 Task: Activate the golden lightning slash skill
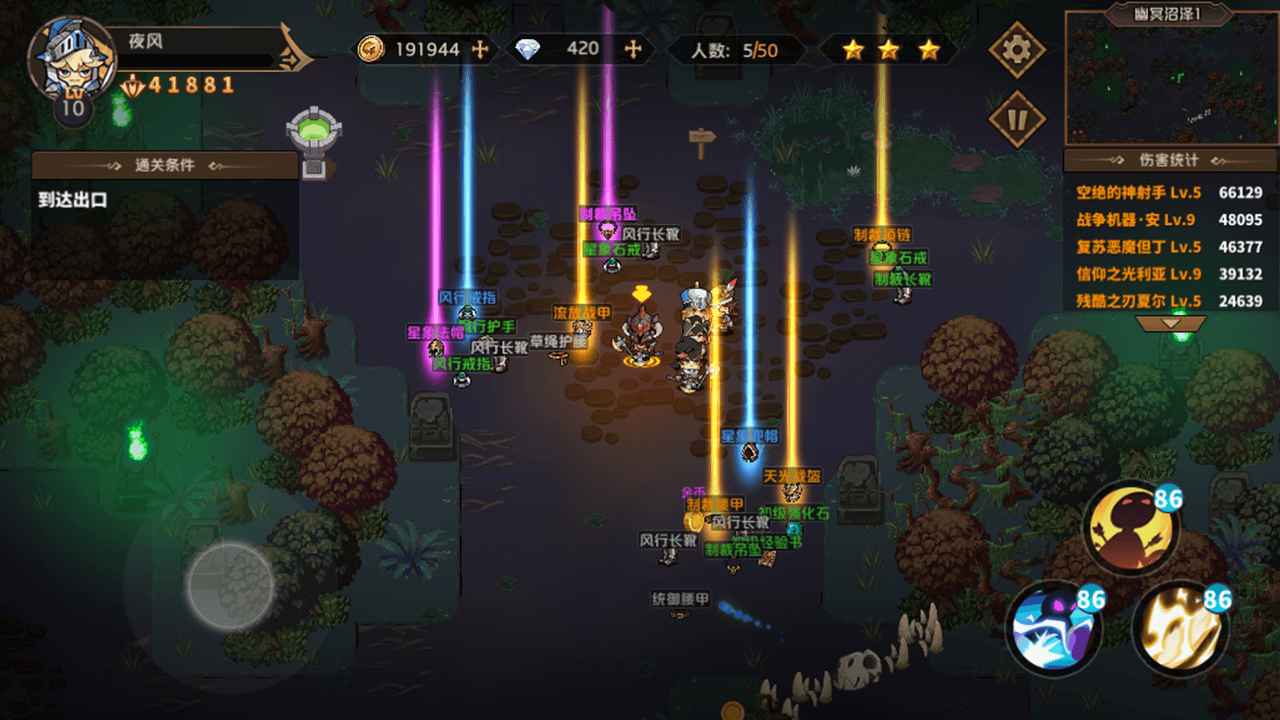click(x=1180, y=629)
